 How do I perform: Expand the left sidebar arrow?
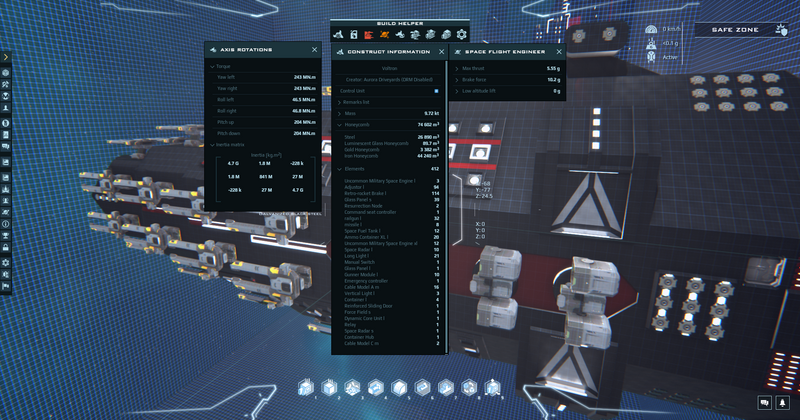pos(5,57)
